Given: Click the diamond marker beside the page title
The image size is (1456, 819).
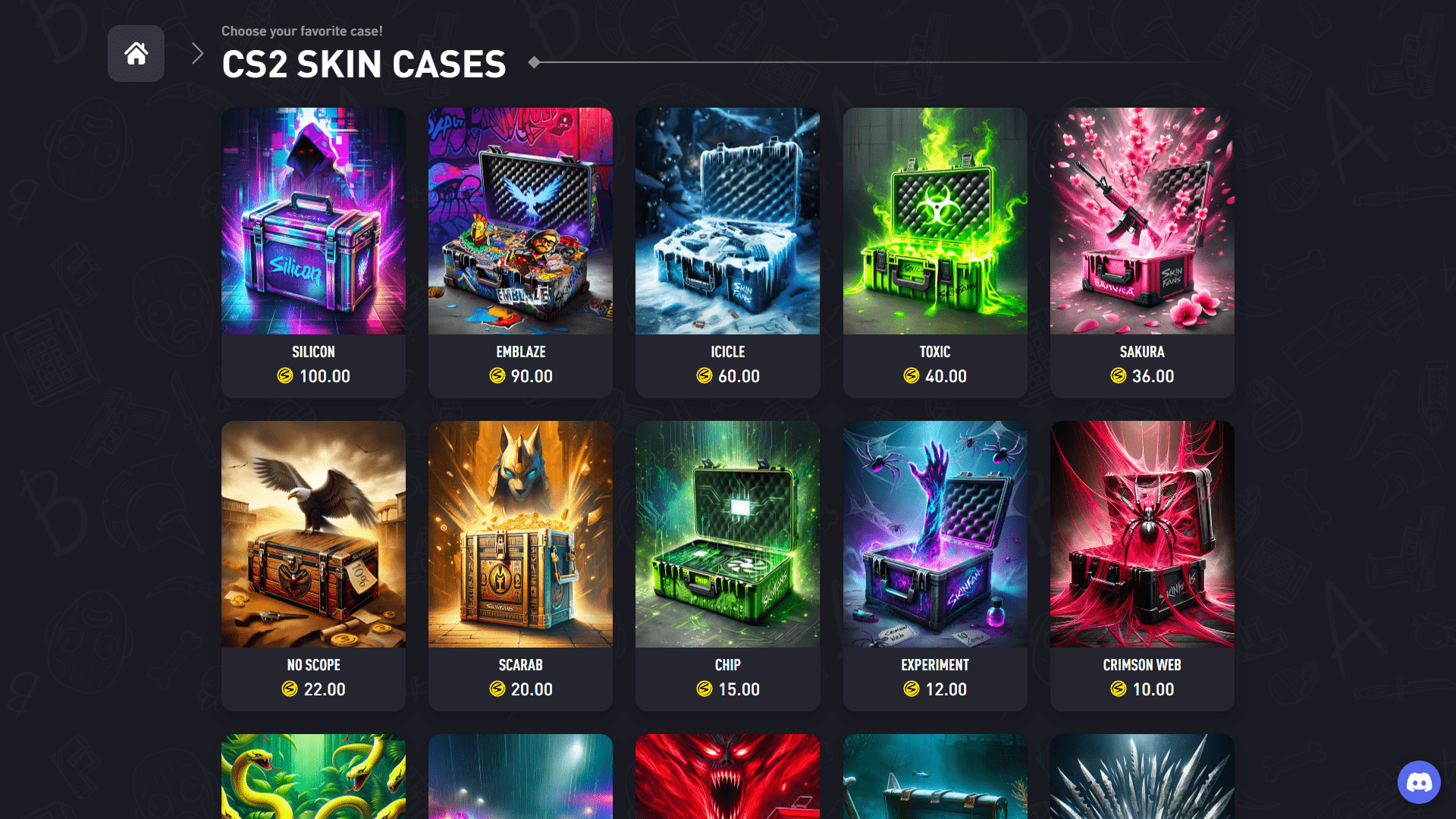Looking at the screenshot, I should pyautogui.click(x=535, y=62).
